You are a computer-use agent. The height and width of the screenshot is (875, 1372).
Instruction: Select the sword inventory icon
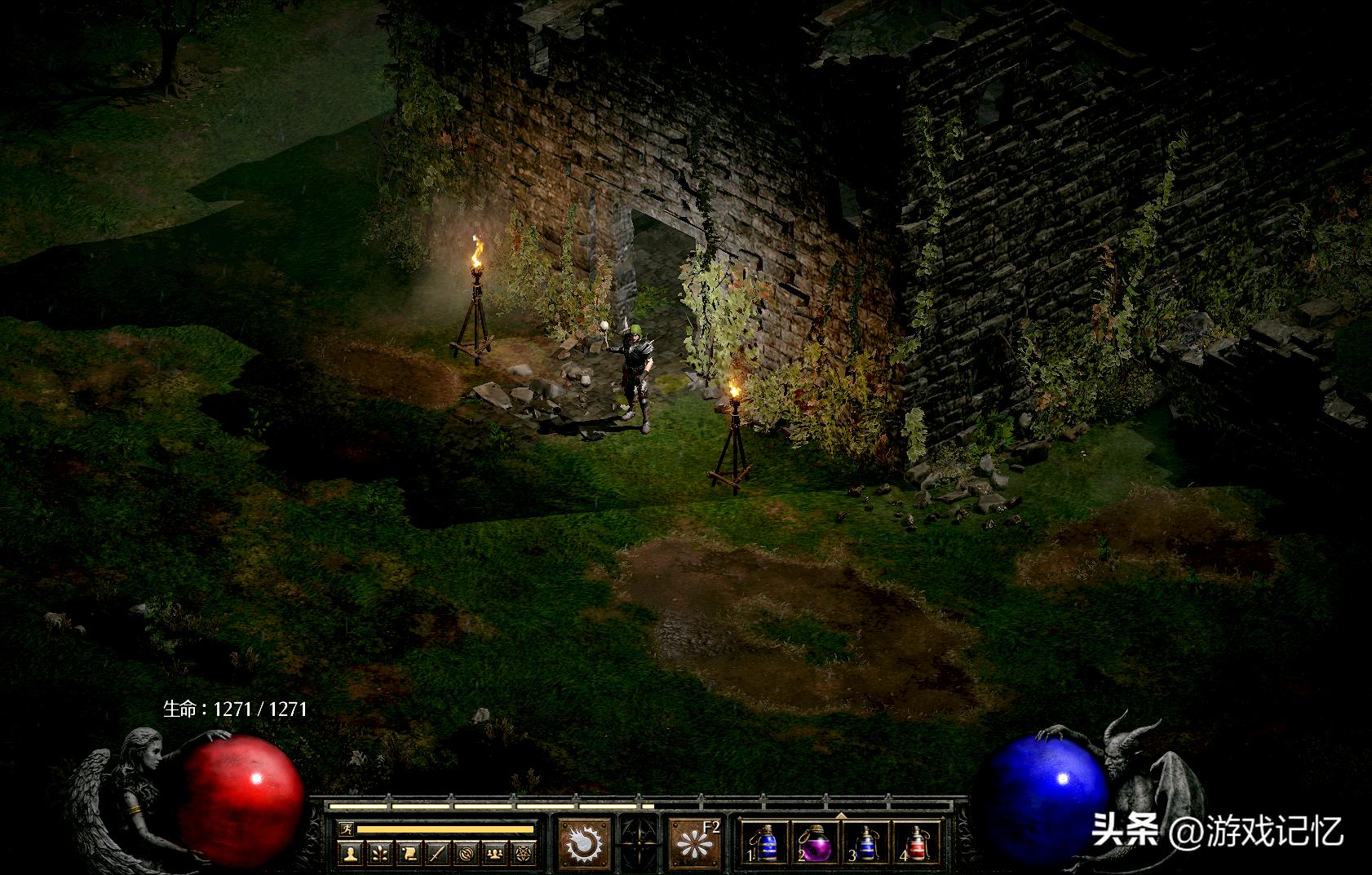[x=439, y=852]
